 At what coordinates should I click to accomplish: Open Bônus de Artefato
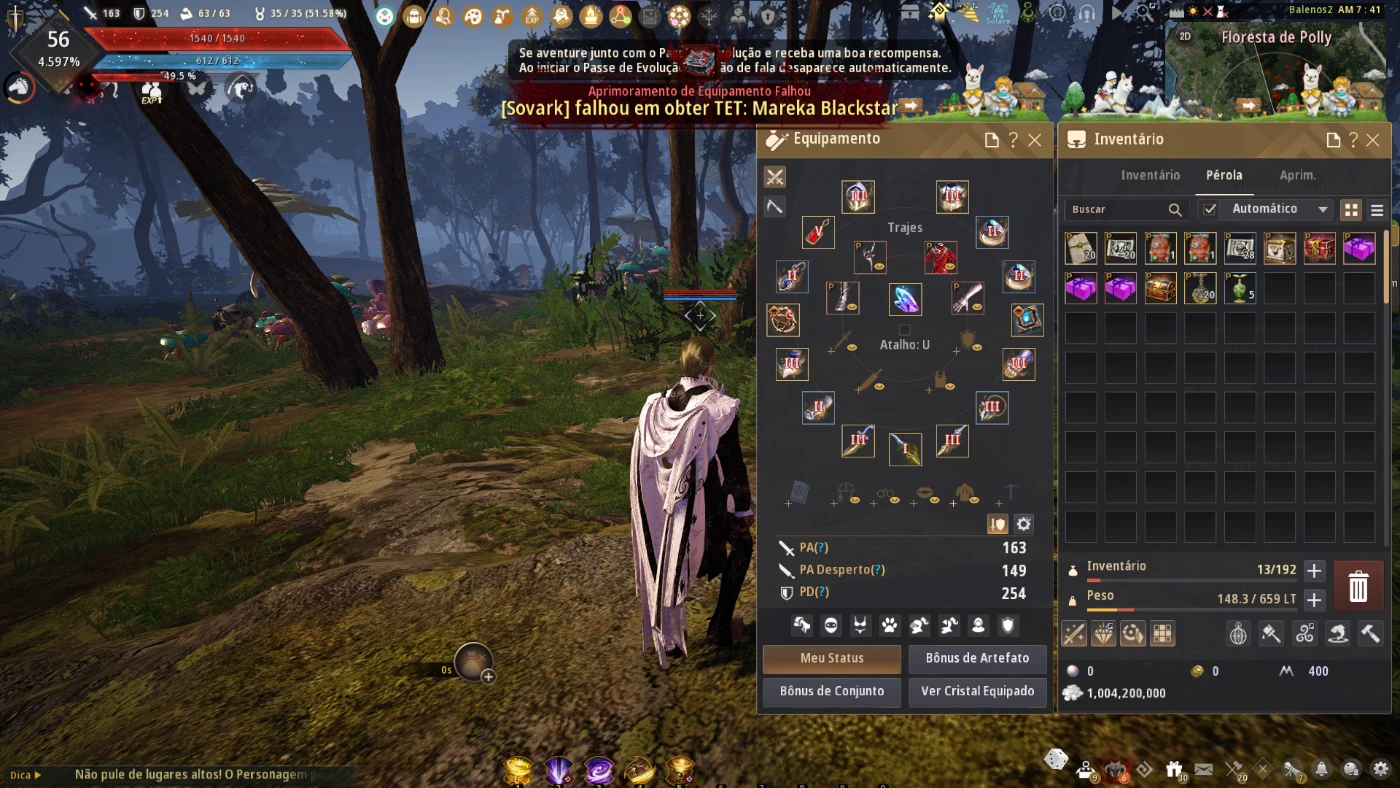[x=977, y=658]
